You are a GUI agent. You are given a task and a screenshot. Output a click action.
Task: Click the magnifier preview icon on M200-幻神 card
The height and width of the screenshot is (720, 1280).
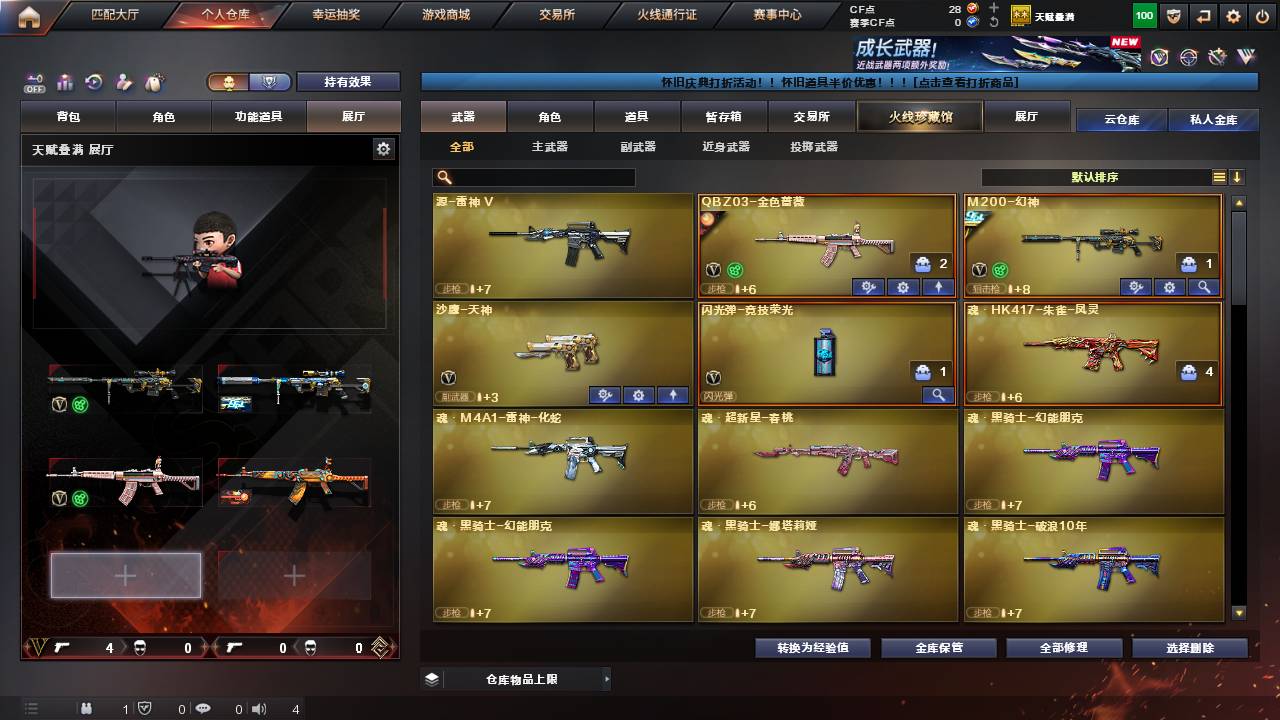(x=1201, y=287)
